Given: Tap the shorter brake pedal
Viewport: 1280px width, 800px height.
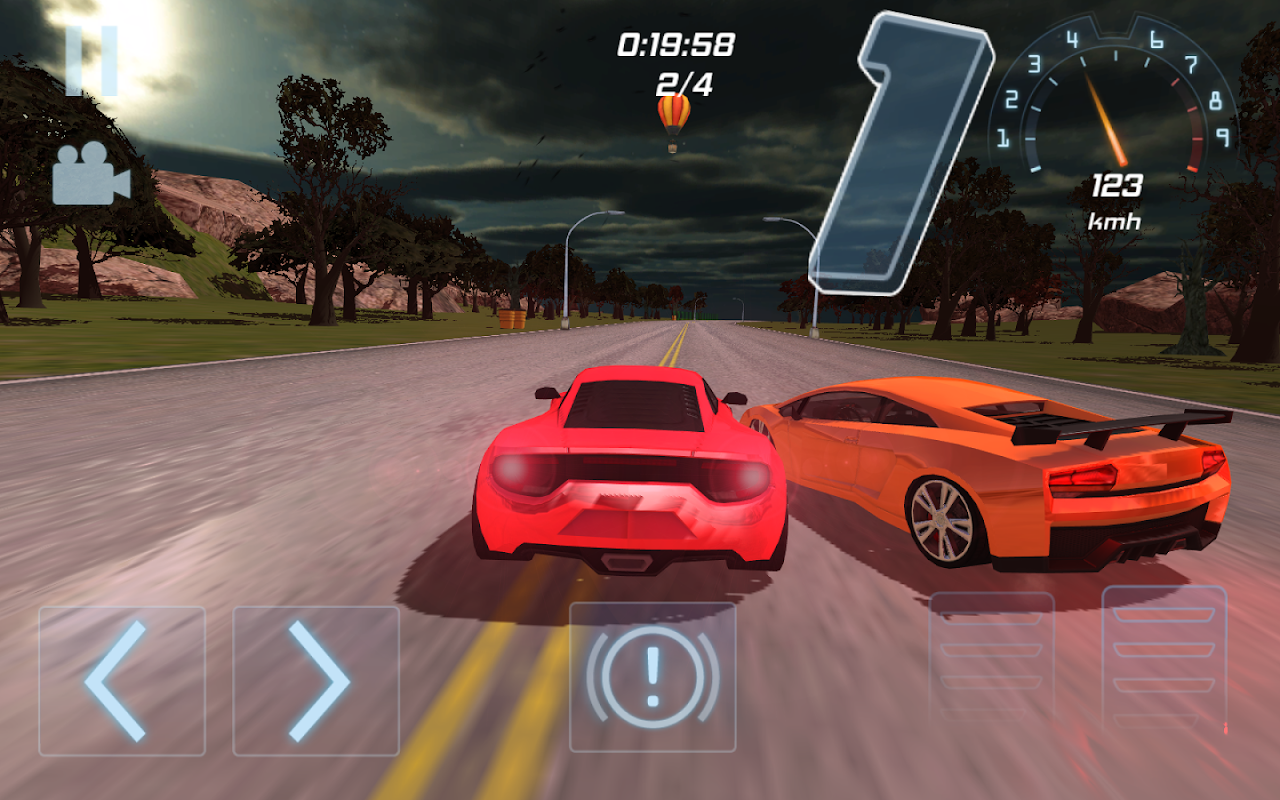Looking at the screenshot, I should pos(991,656).
